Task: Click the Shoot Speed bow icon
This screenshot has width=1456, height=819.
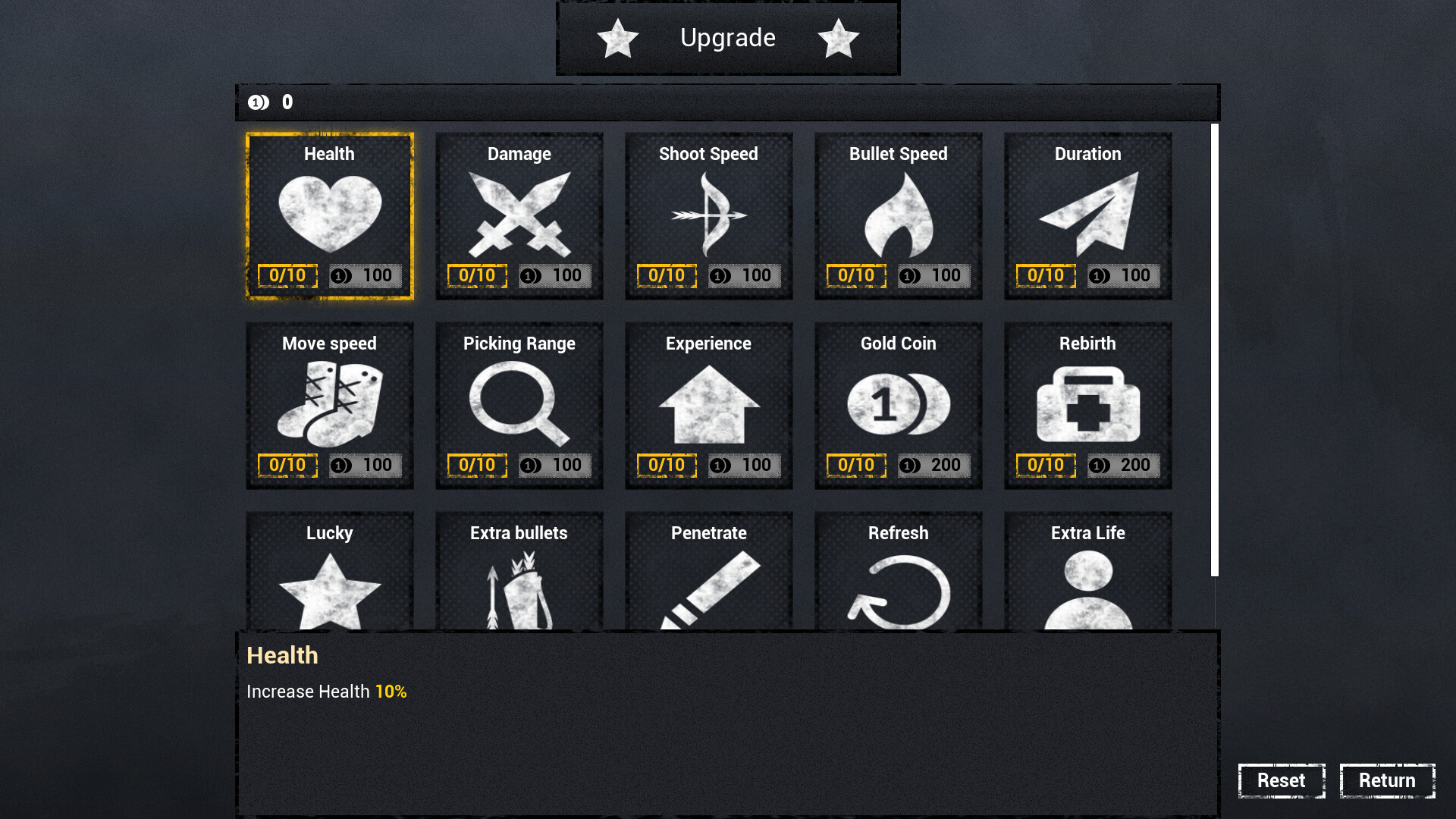Action: click(x=708, y=215)
